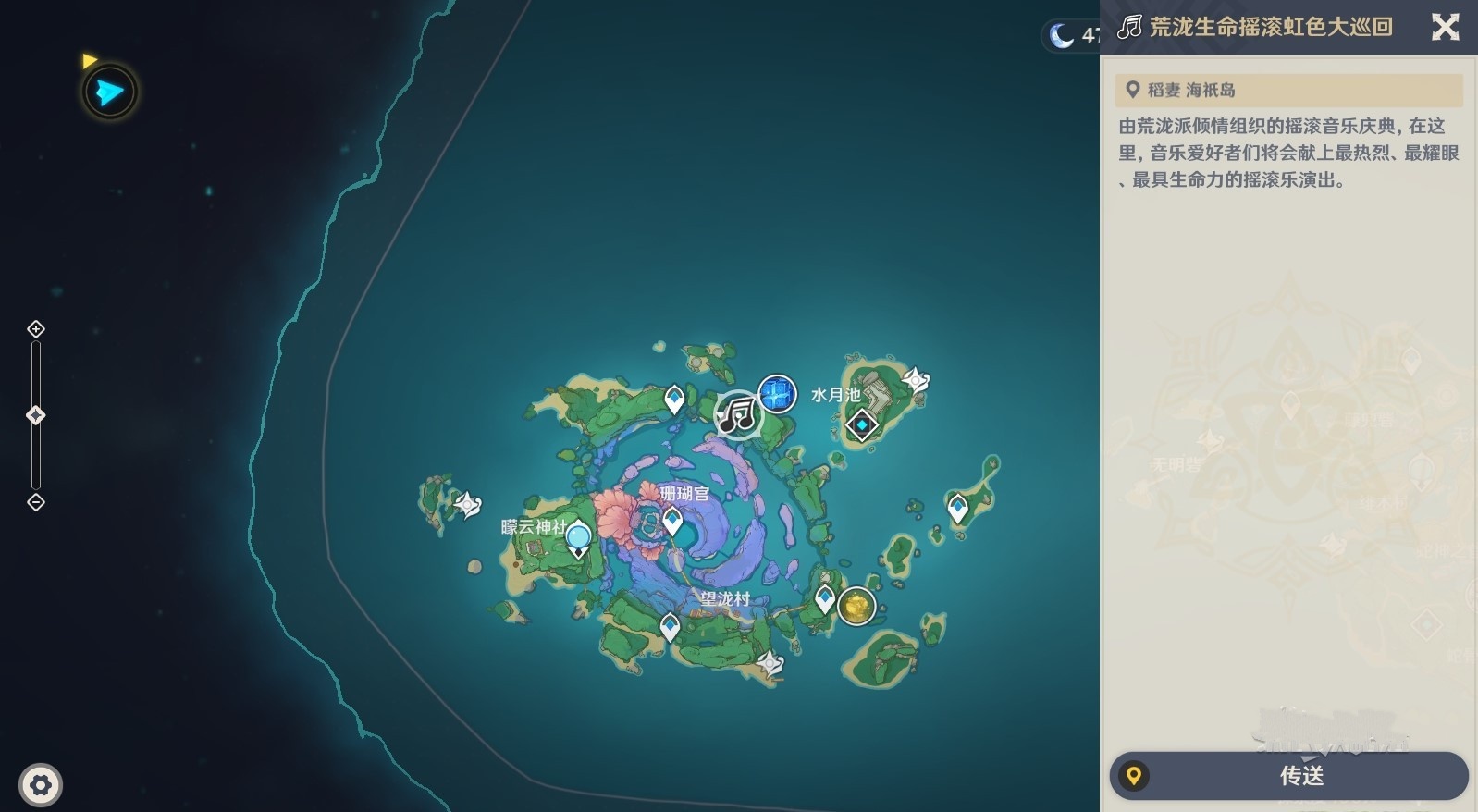This screenshot has height=812, width=1478.
Task: Select the golden round marker on the map
Action: click(x=856, y=607)
